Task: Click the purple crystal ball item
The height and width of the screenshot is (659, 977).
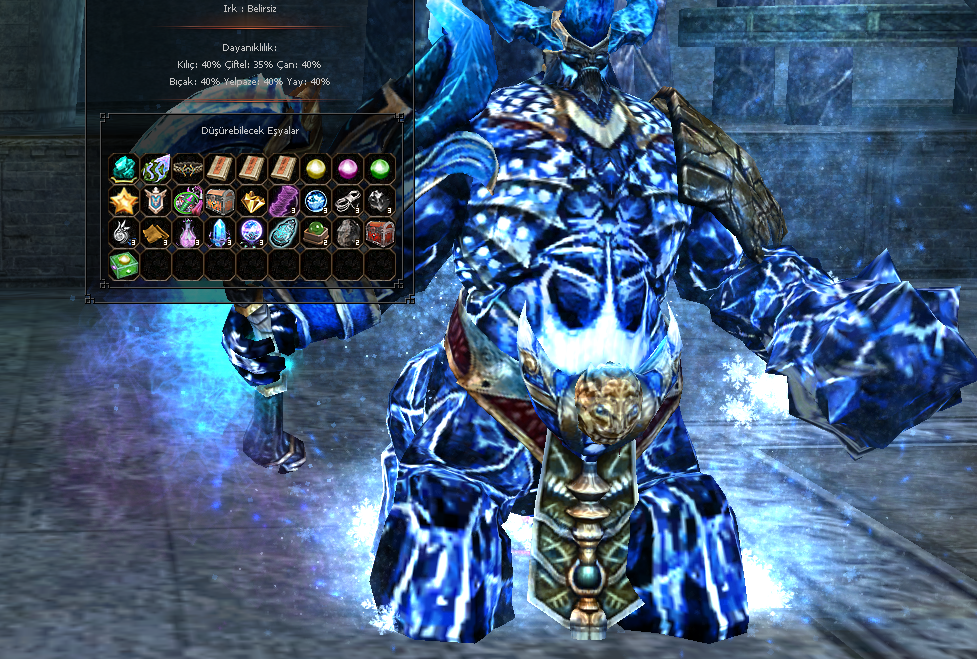Action: 252,233
